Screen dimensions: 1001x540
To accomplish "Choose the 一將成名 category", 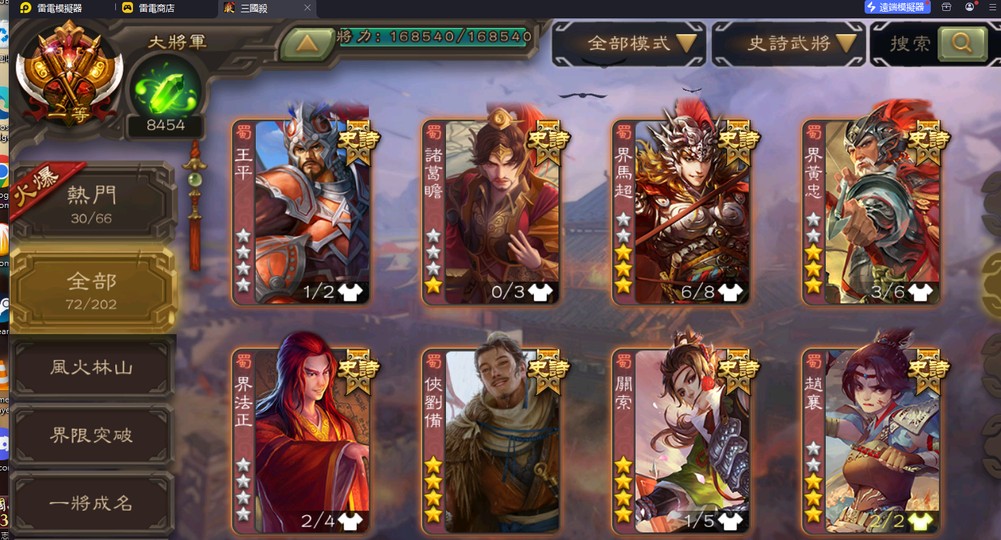I will tap(92, 503).
